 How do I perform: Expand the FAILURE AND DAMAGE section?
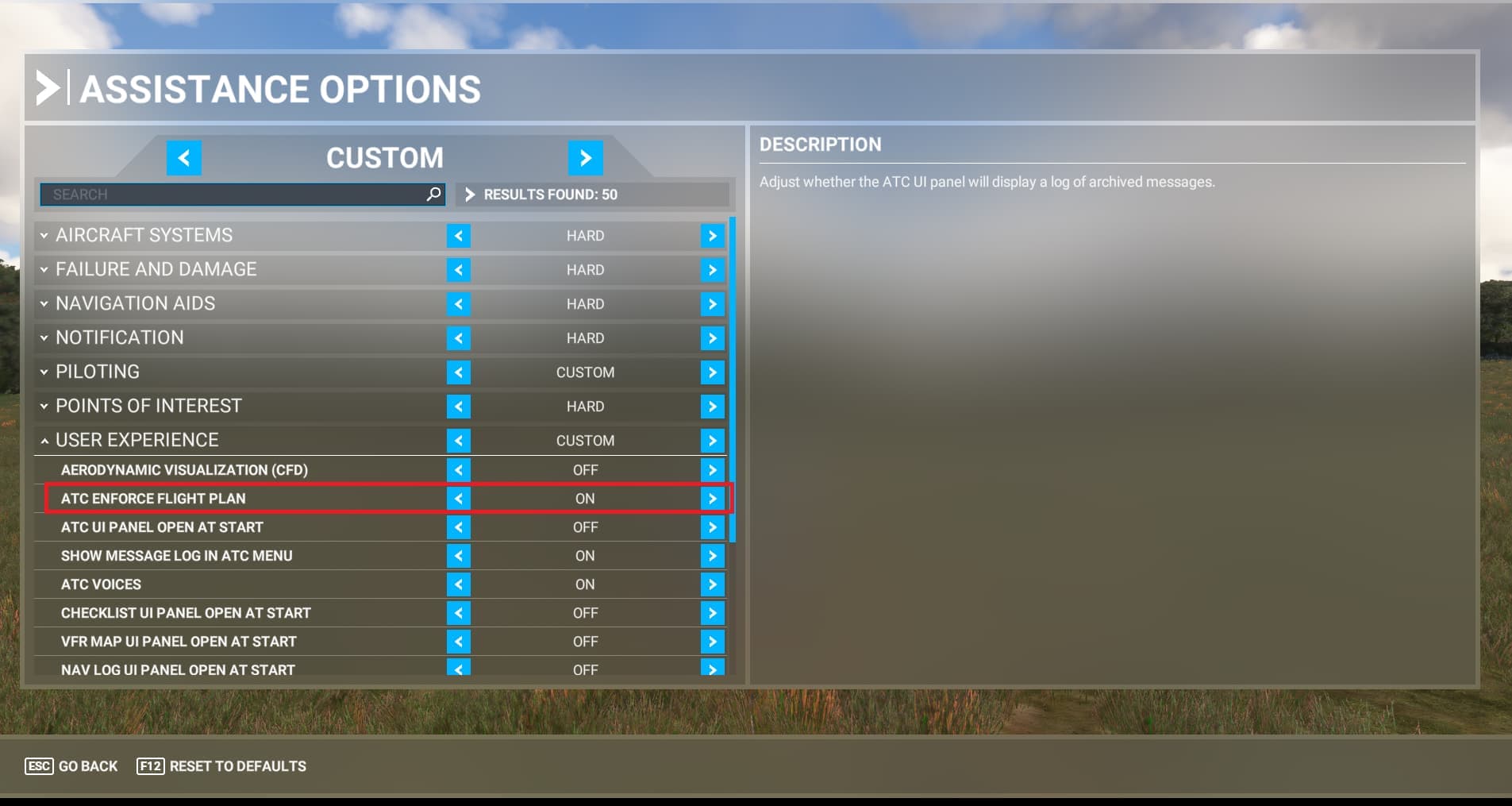(x=44, y=269)
